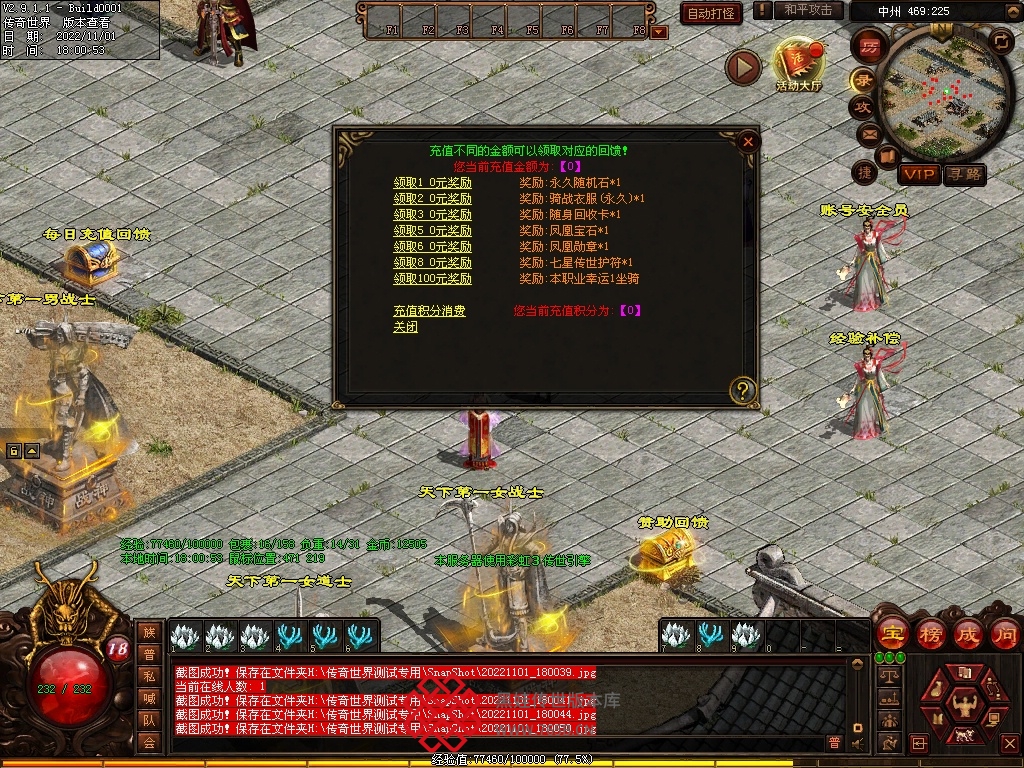
Task: Claim the 领取100元奖励 reward link
Action: pos(432,279)
